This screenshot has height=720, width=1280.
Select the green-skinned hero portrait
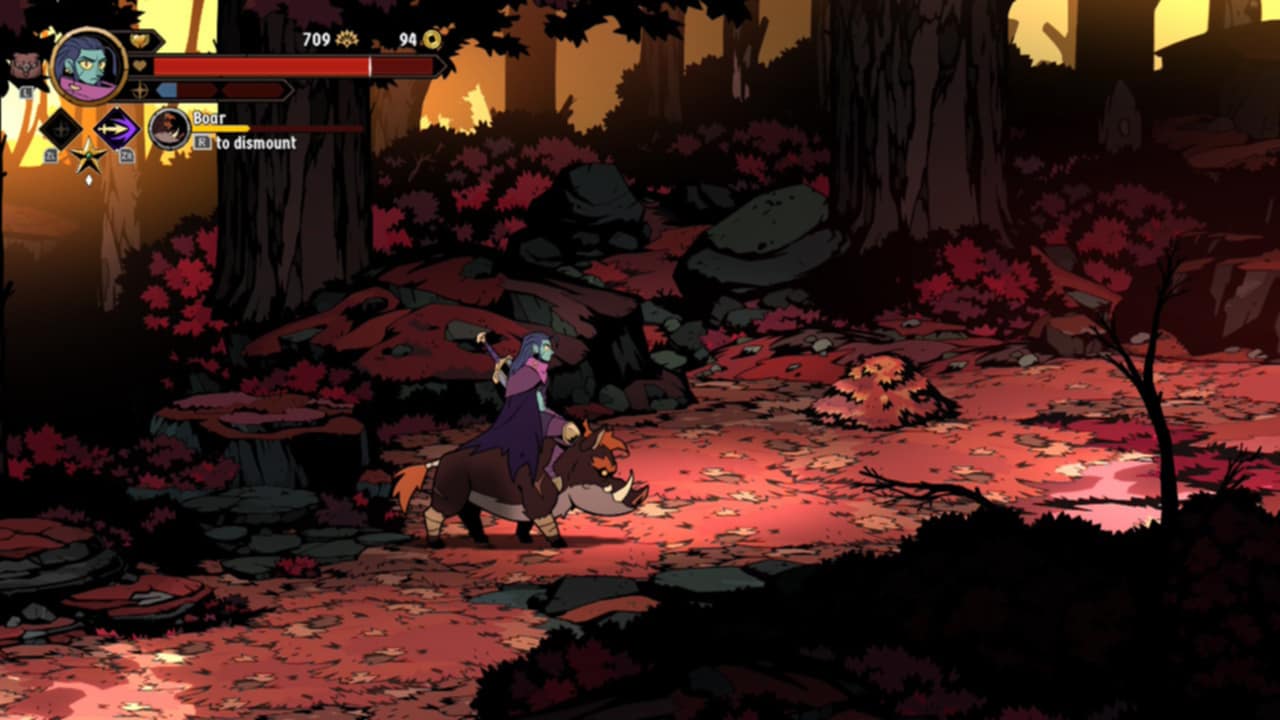click(x=88, y=66)
